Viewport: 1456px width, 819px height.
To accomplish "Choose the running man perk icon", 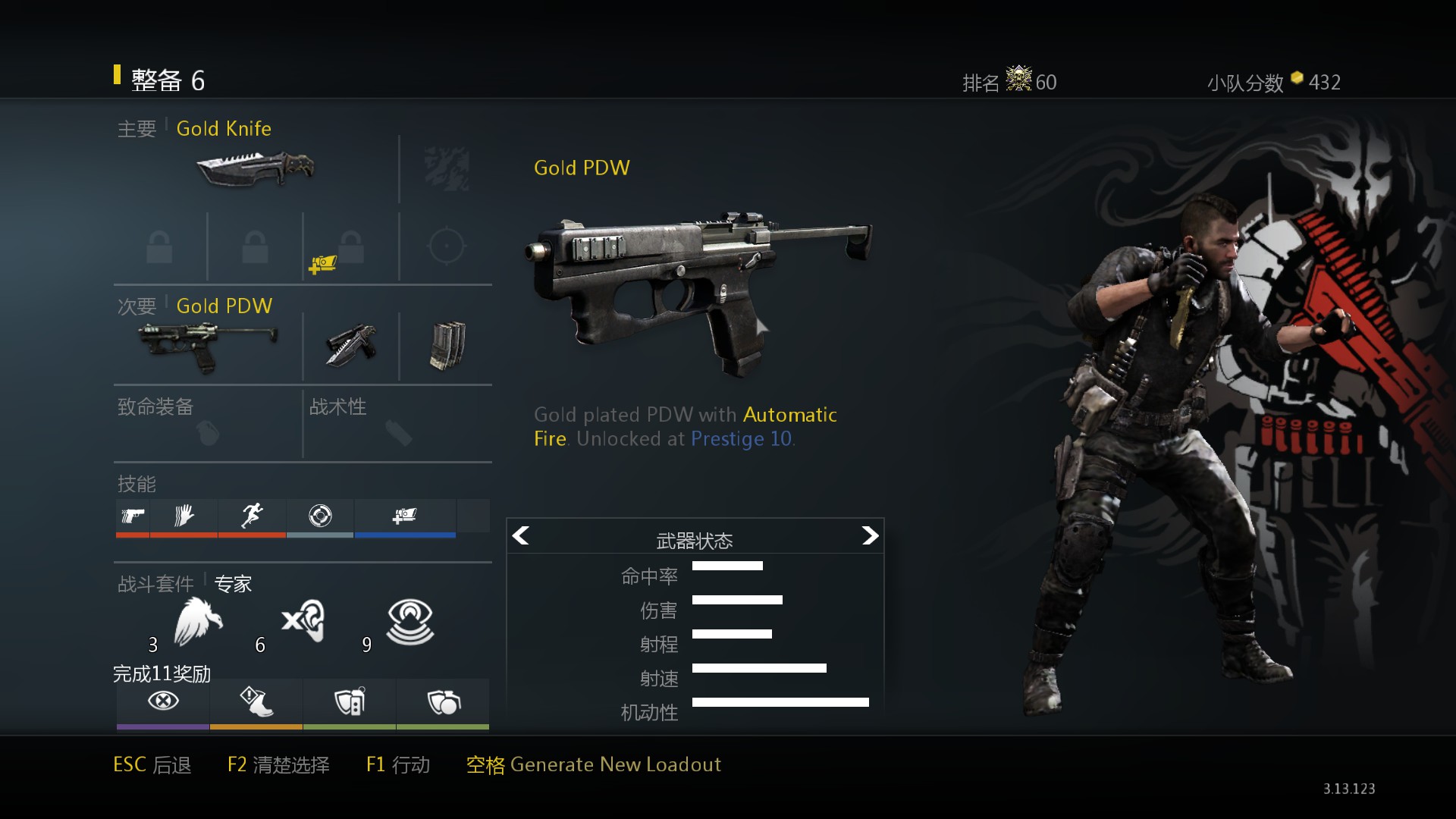I will 252,516.
